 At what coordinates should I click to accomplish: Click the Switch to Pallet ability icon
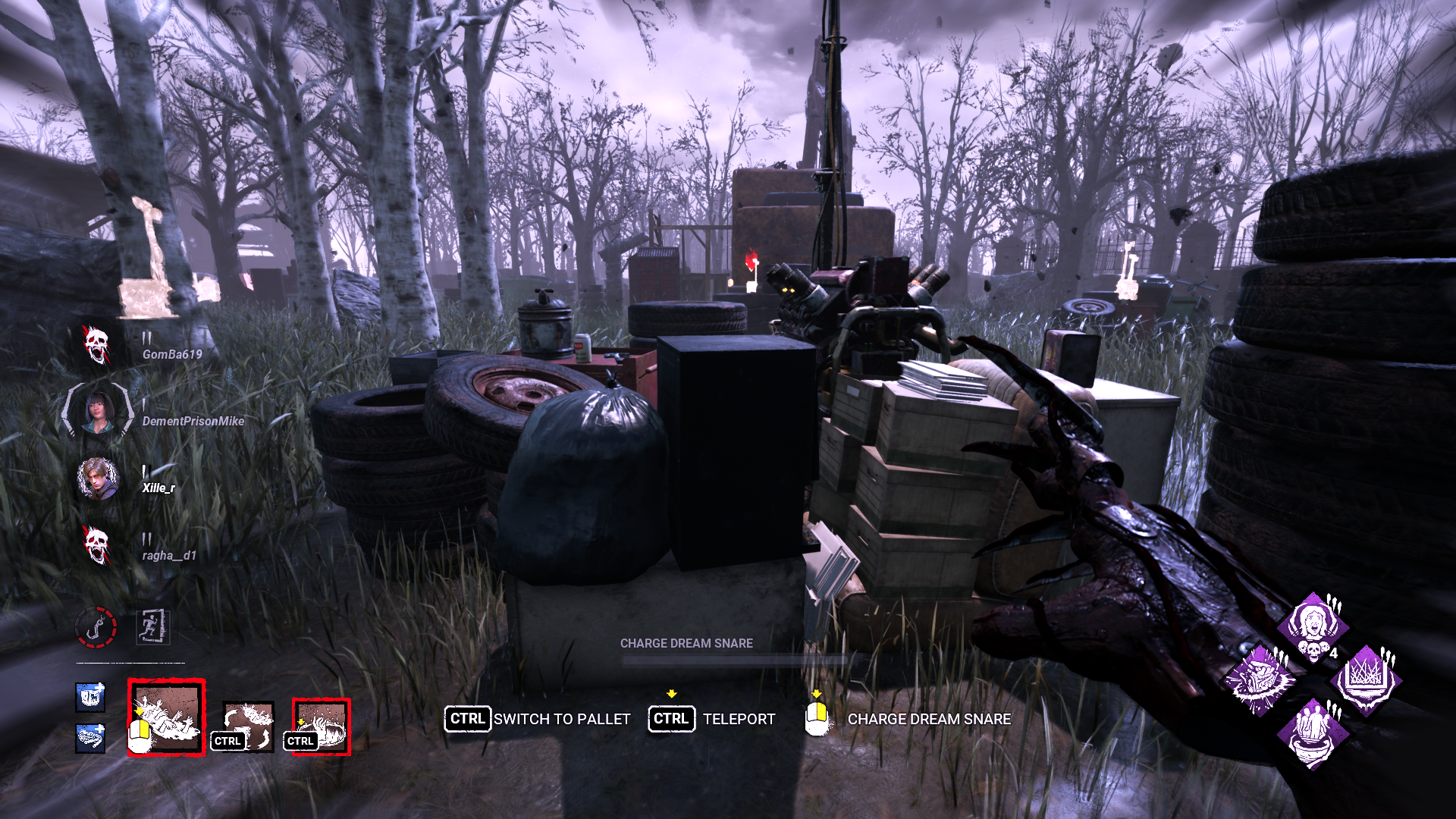coord(248,726)
